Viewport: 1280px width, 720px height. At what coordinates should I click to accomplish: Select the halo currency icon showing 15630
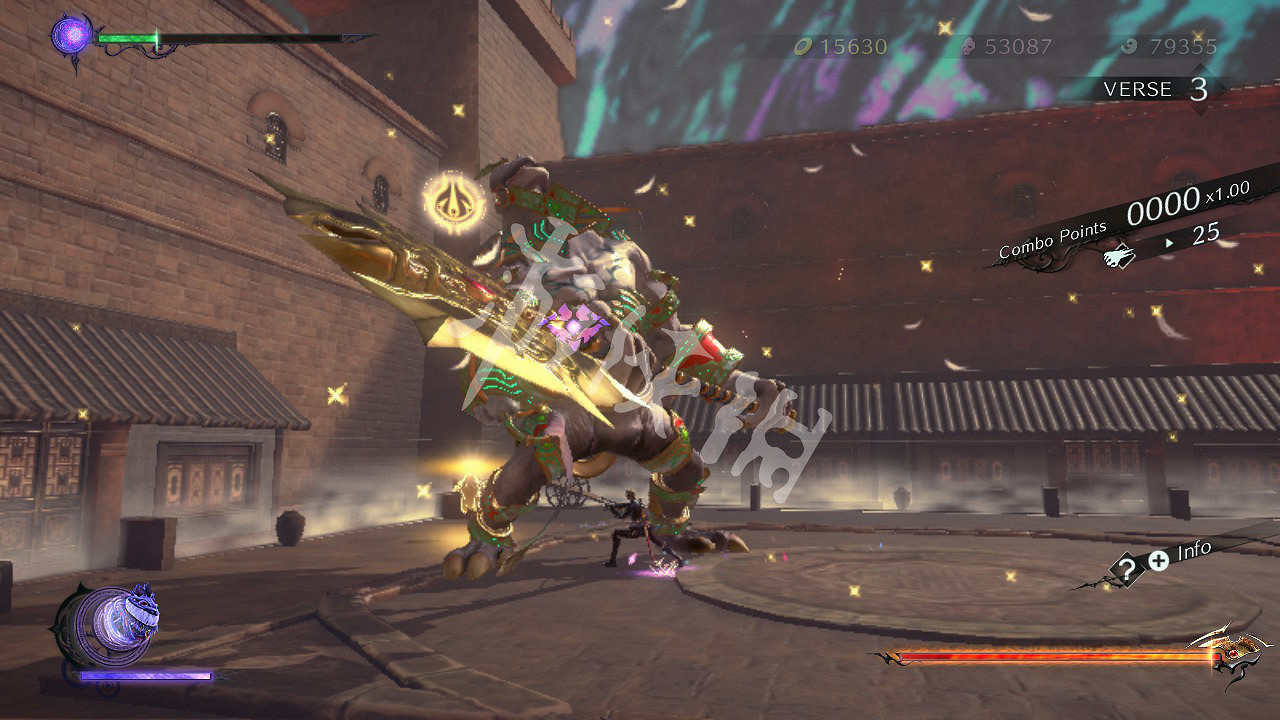[x=802, y=46]
